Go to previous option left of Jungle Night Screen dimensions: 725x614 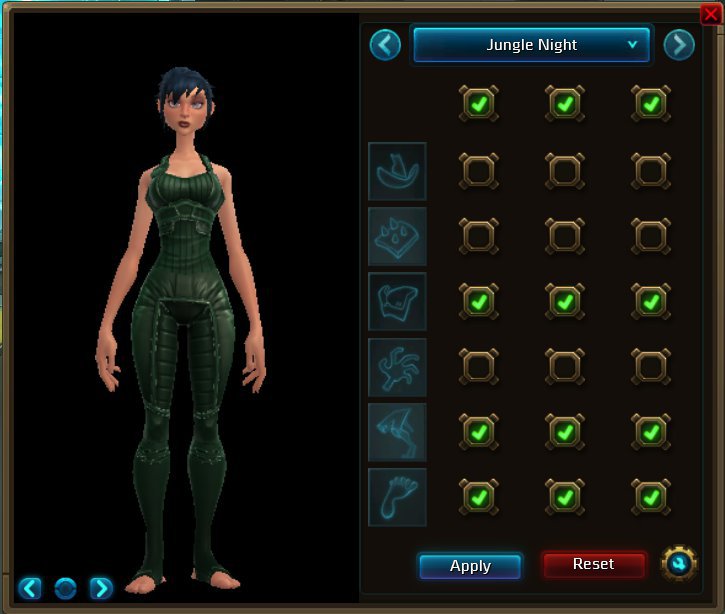[385, 45]
